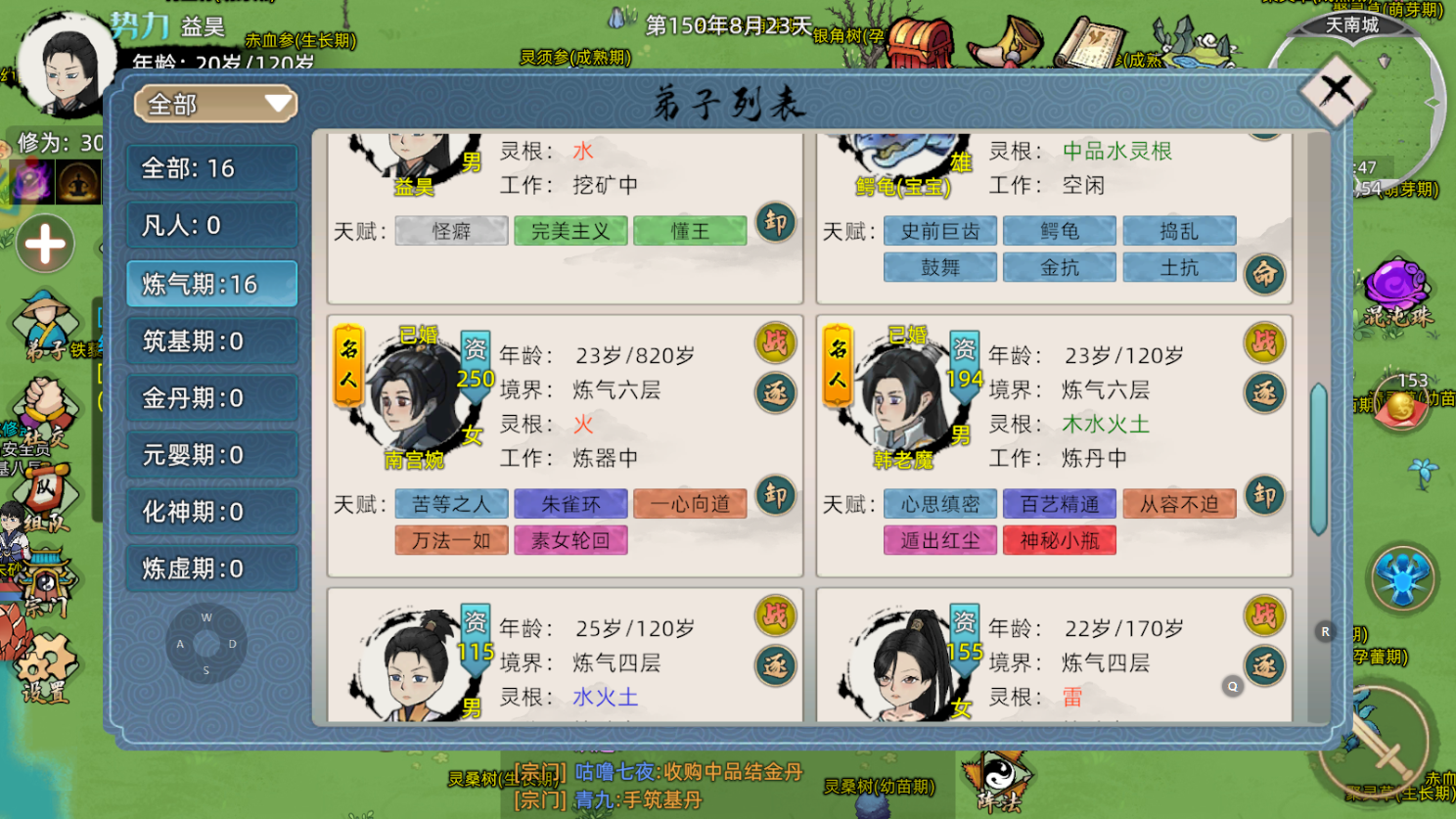Click the green 懂王 talent tag
Viewport: 1456px width, 819px height.
[690, 230]
